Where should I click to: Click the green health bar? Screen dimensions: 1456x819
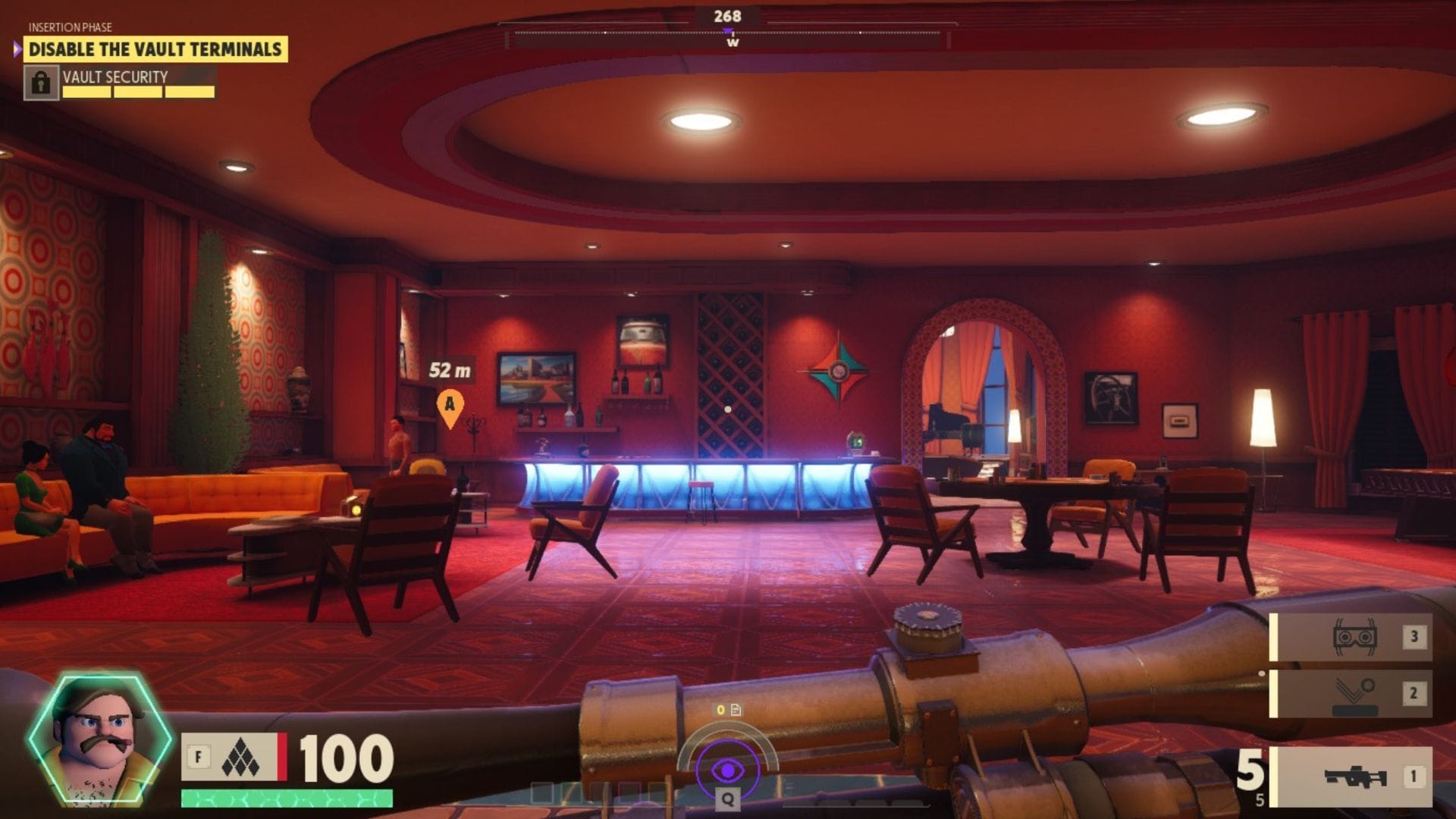pyautogui.click(x=288, y=799)
